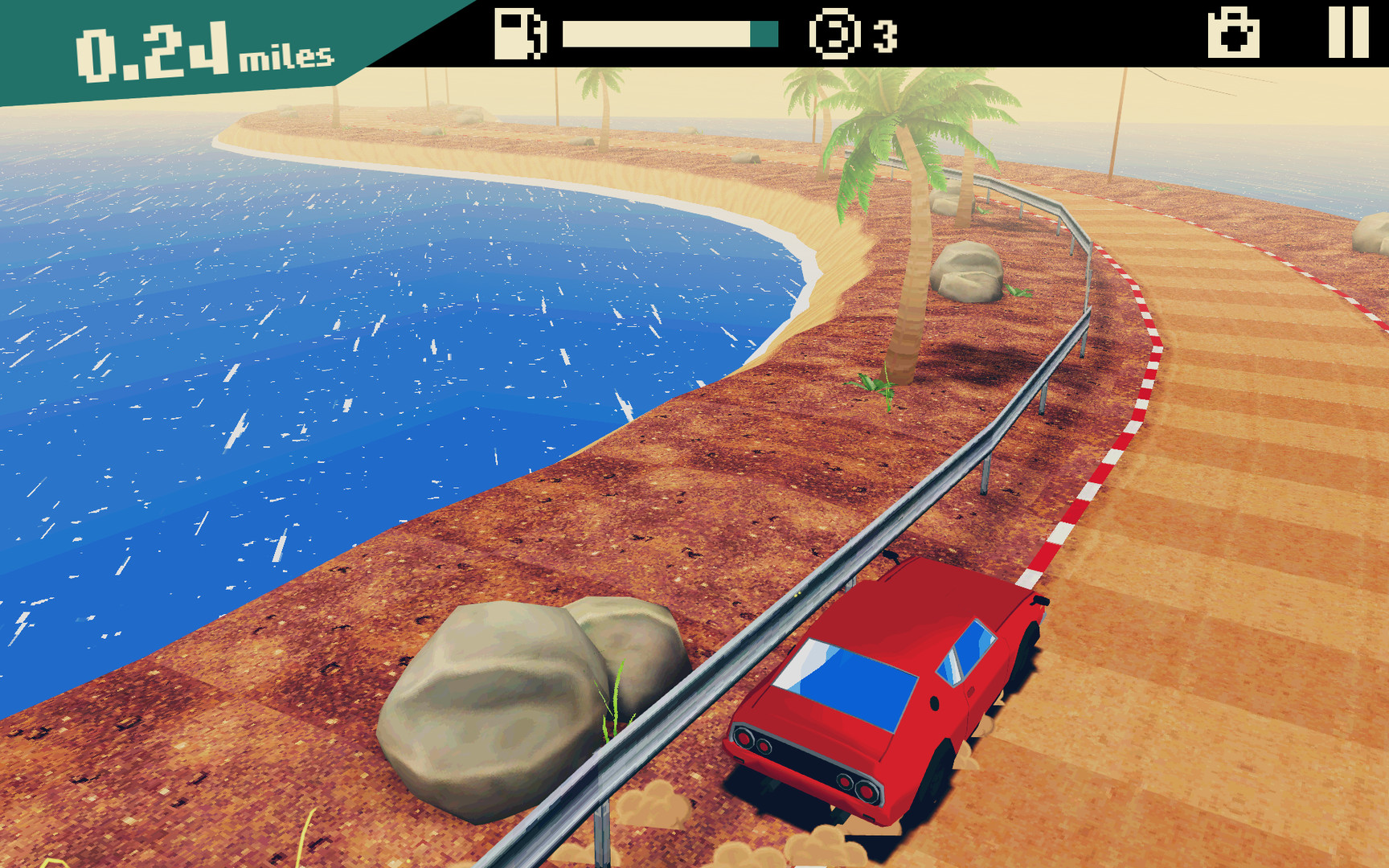This screenshot has height=868, width=1389.
Task: Tap the pixelated gas station symbol
Action: click(518, 35)
